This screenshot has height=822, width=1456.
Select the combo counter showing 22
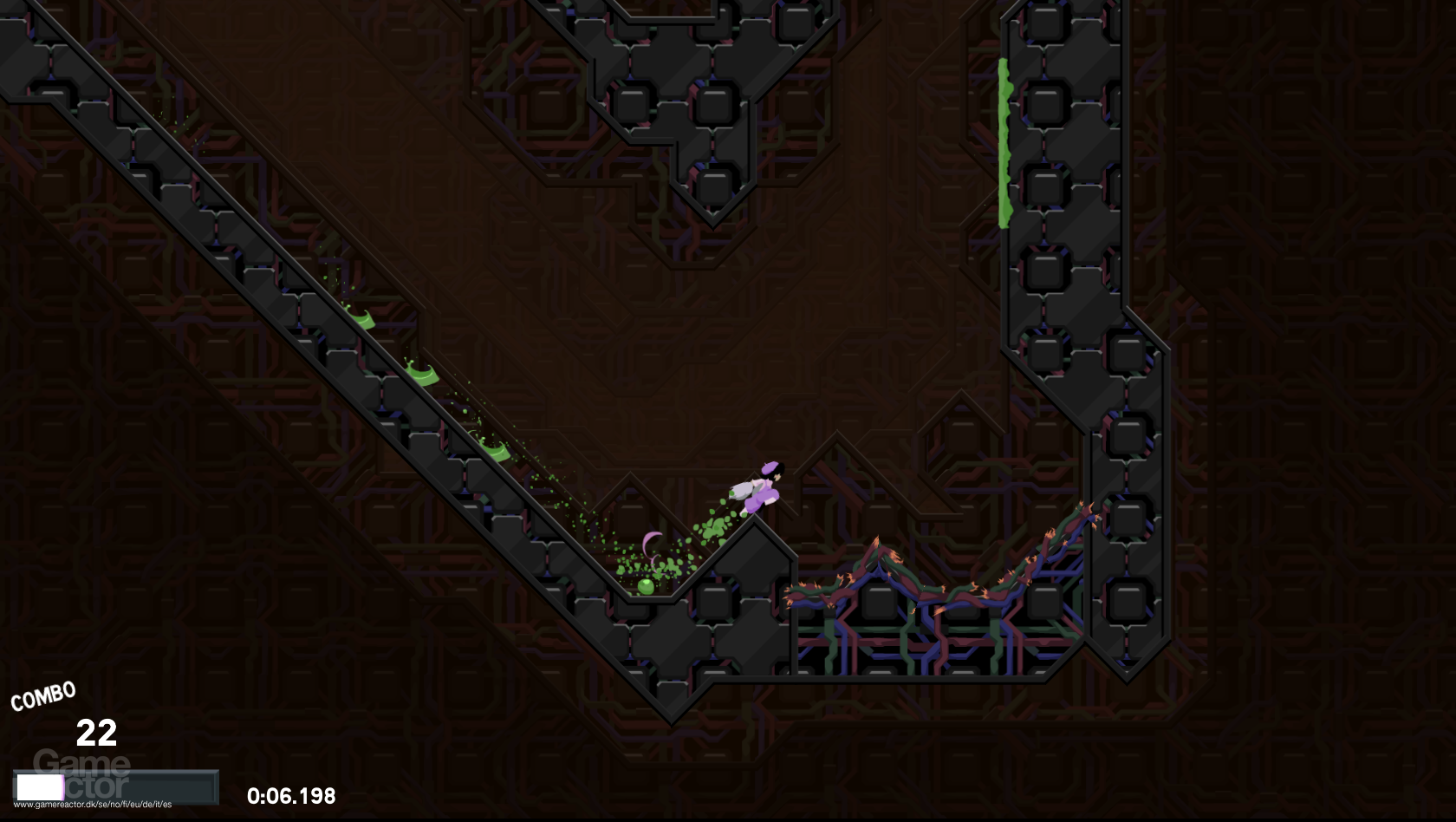click(x=98, y=733)
